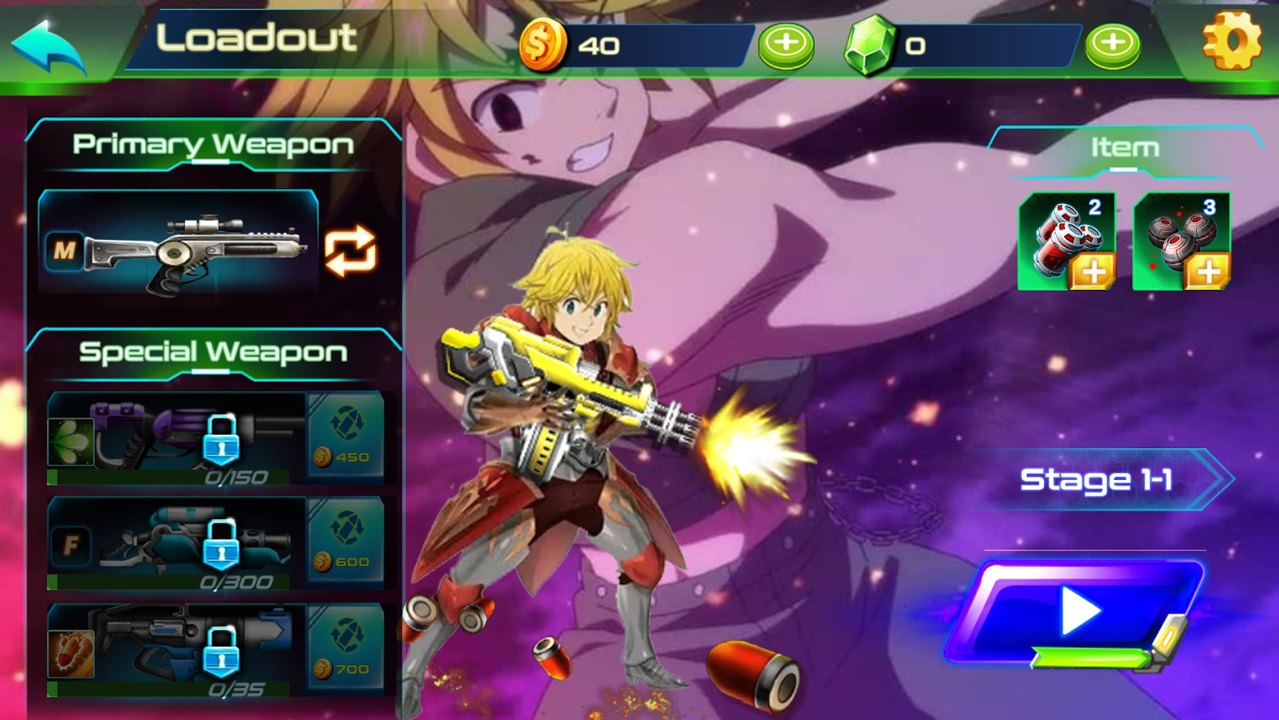The width and height of the screenshot is (1279, 720).
Task: Buy the special weapon costing 600 coins
Action: [345, 544]
